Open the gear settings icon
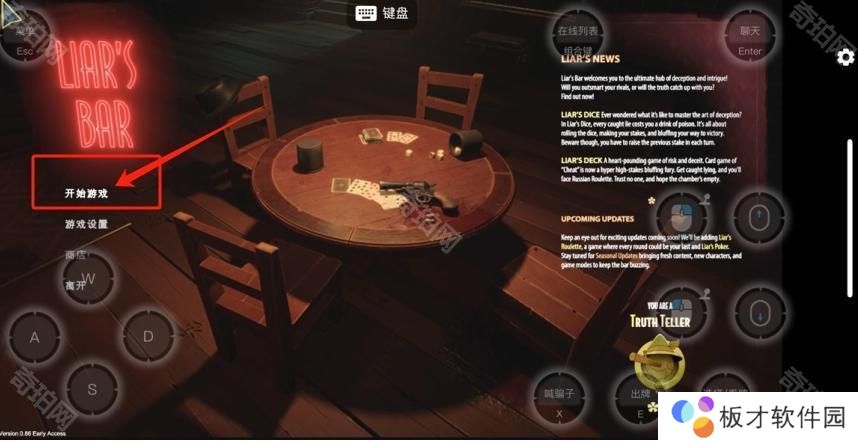The height and width of the screenshot is (442, 858). point(845,57)
